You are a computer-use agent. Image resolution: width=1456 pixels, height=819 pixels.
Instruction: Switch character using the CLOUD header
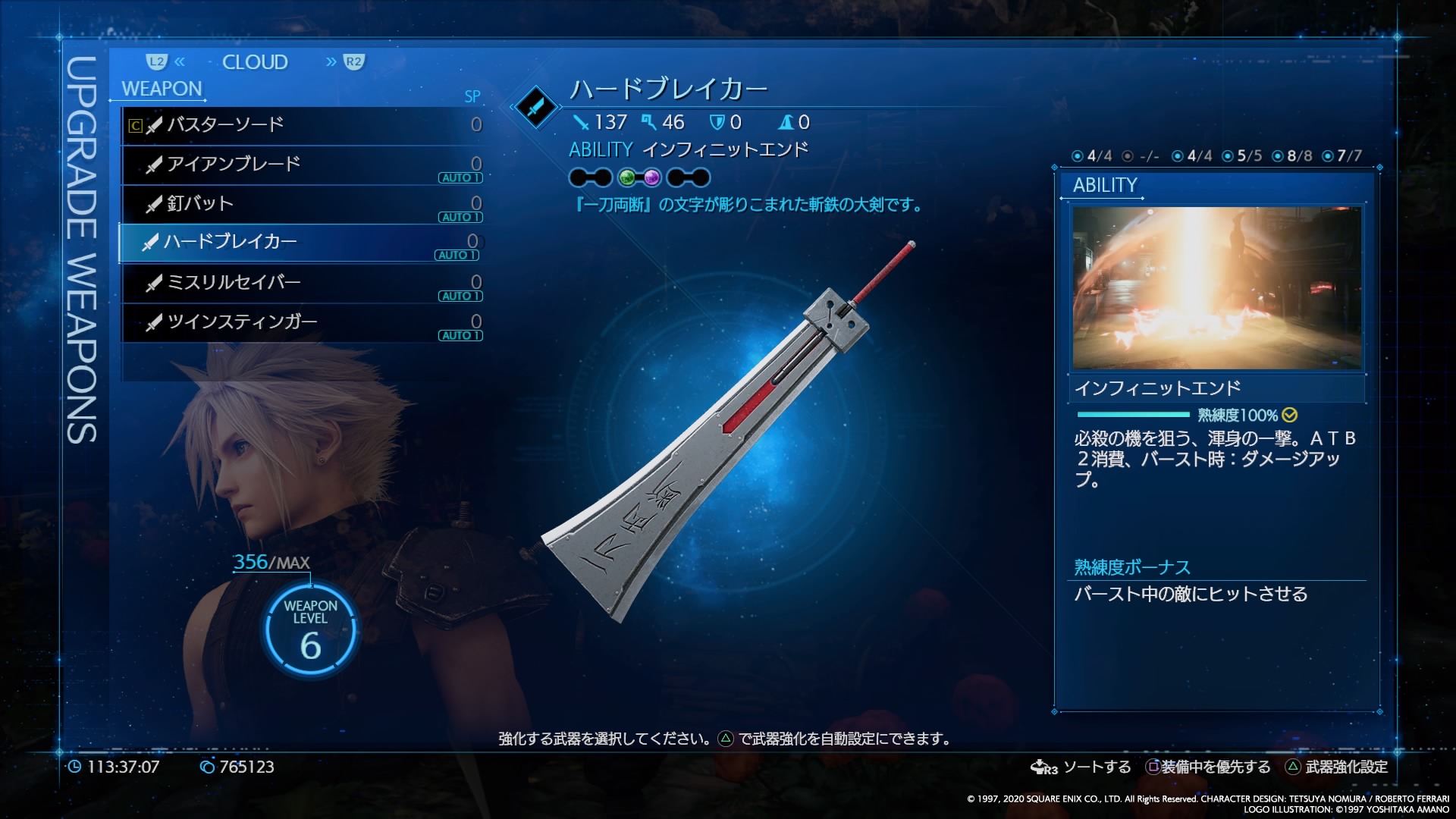click(x=255, y=62)
